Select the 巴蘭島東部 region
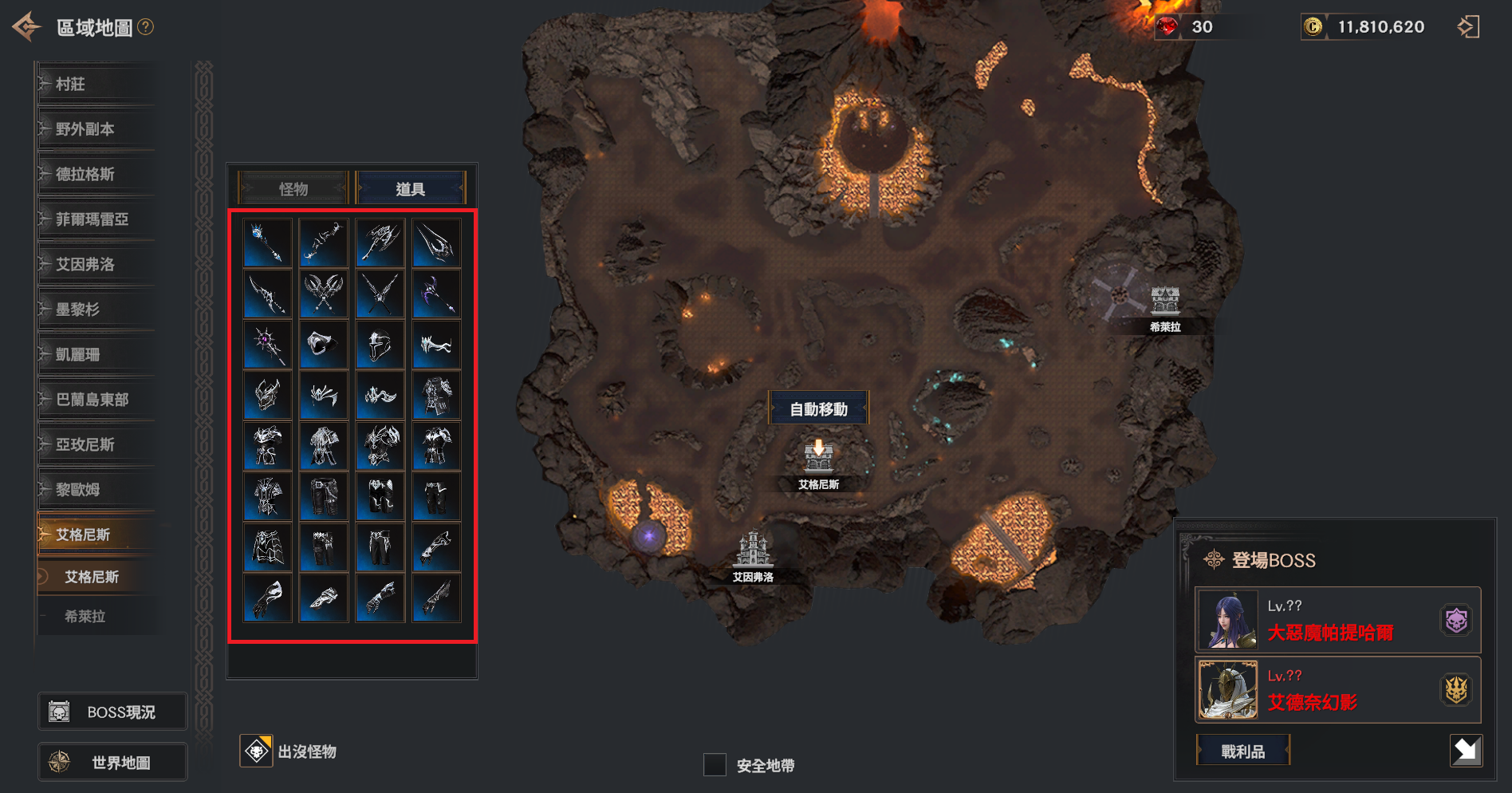Image resolution: width=1512 pixels, height=793 pixels. click(x=96, y=400)
